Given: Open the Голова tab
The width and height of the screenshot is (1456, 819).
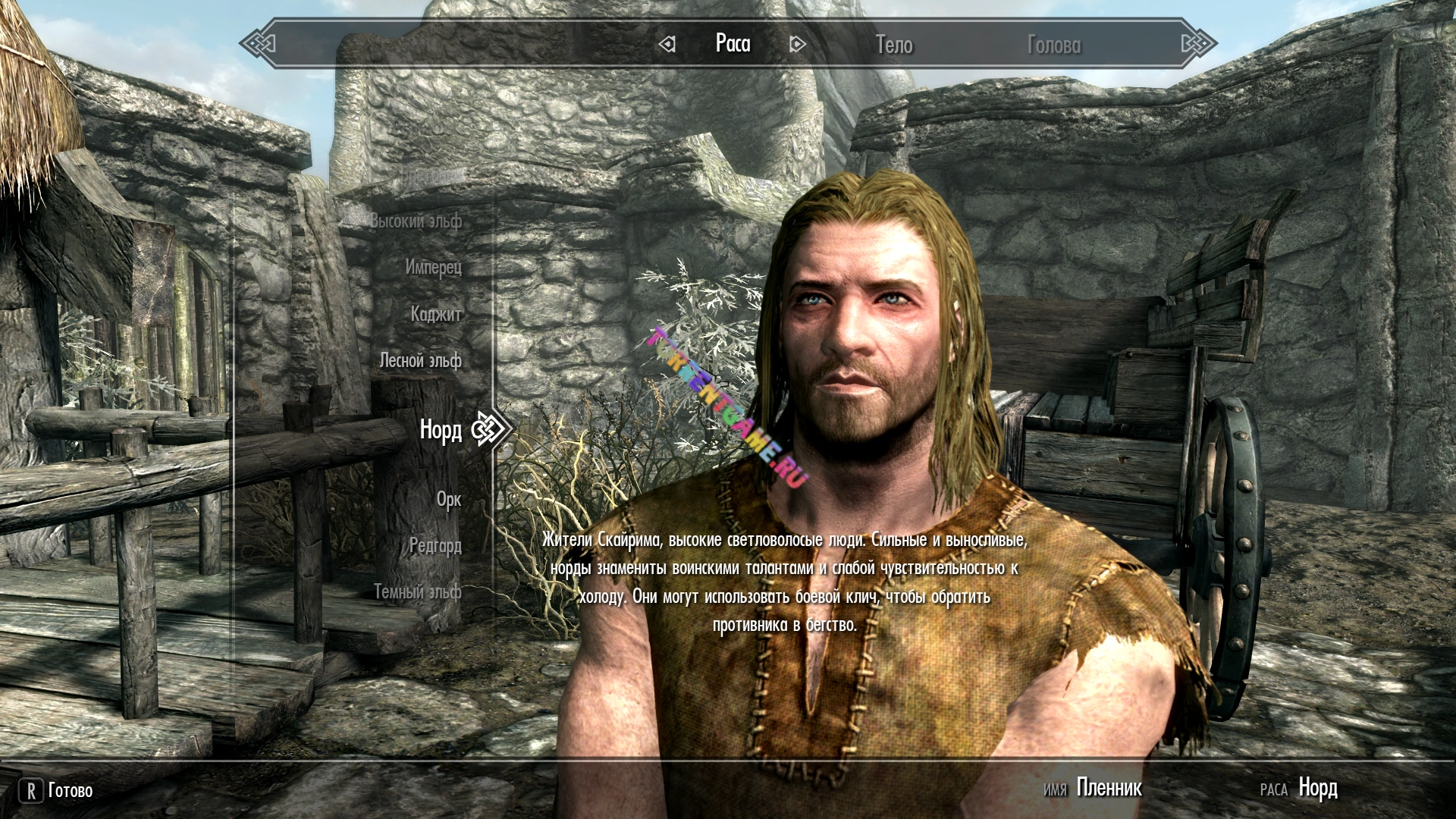Looking at the screenshot, I should (x=1053, y=45).
